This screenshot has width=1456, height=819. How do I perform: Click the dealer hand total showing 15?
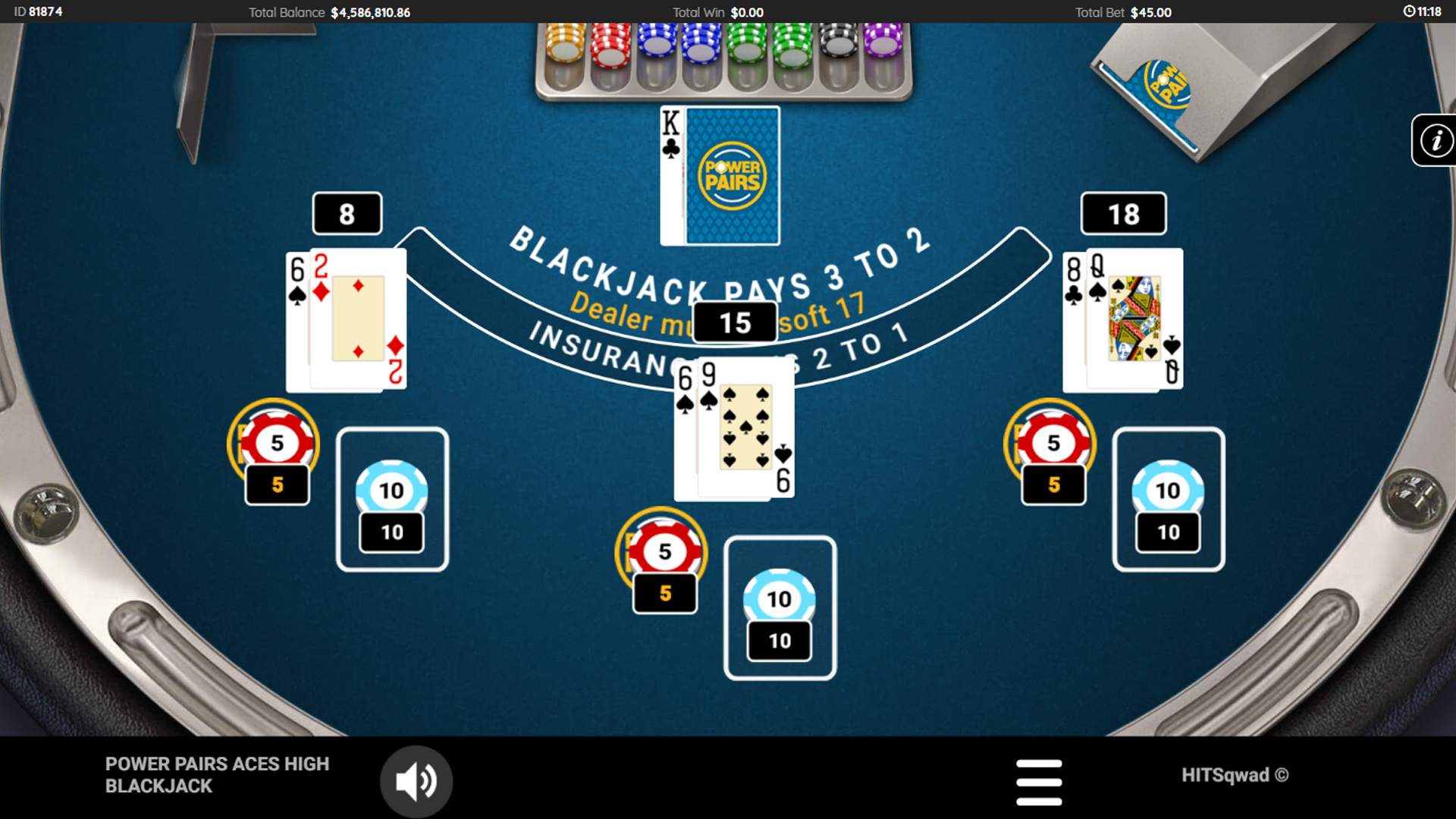click(734, 322)
